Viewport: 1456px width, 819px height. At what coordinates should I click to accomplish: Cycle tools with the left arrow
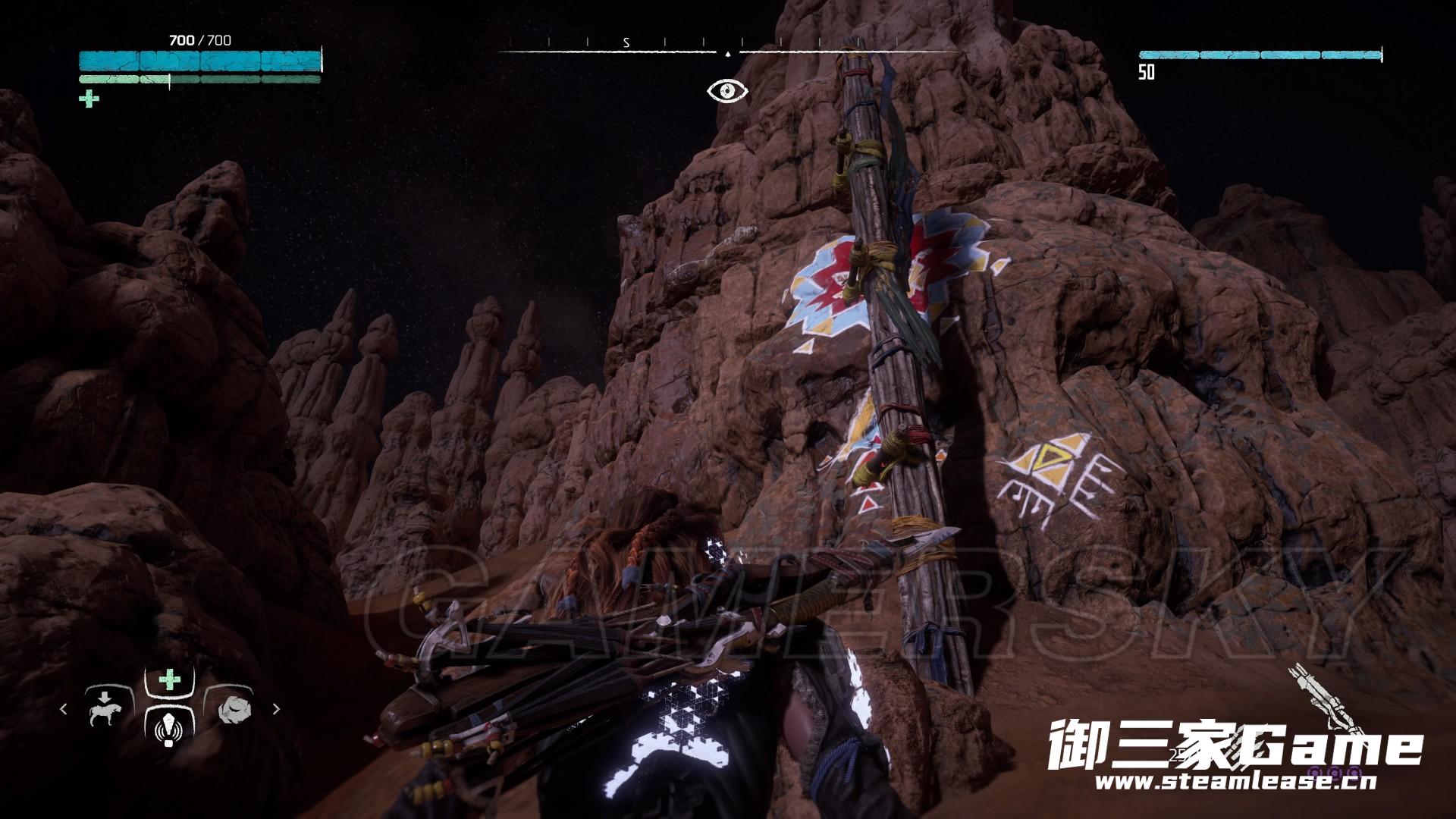click(x=64, y=709)
